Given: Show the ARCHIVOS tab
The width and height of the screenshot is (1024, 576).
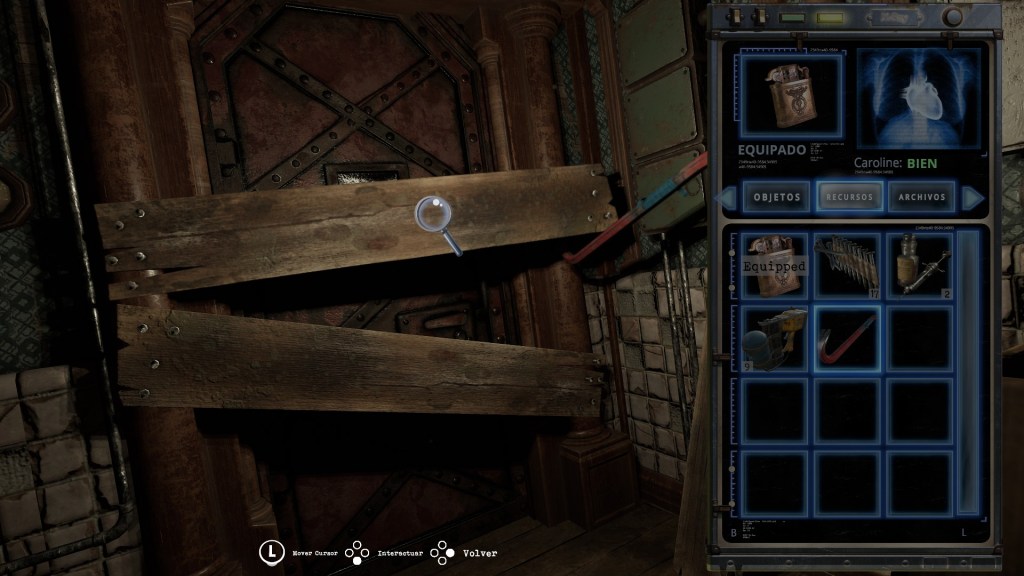Looking at the screenshot, I should (921, 196).
